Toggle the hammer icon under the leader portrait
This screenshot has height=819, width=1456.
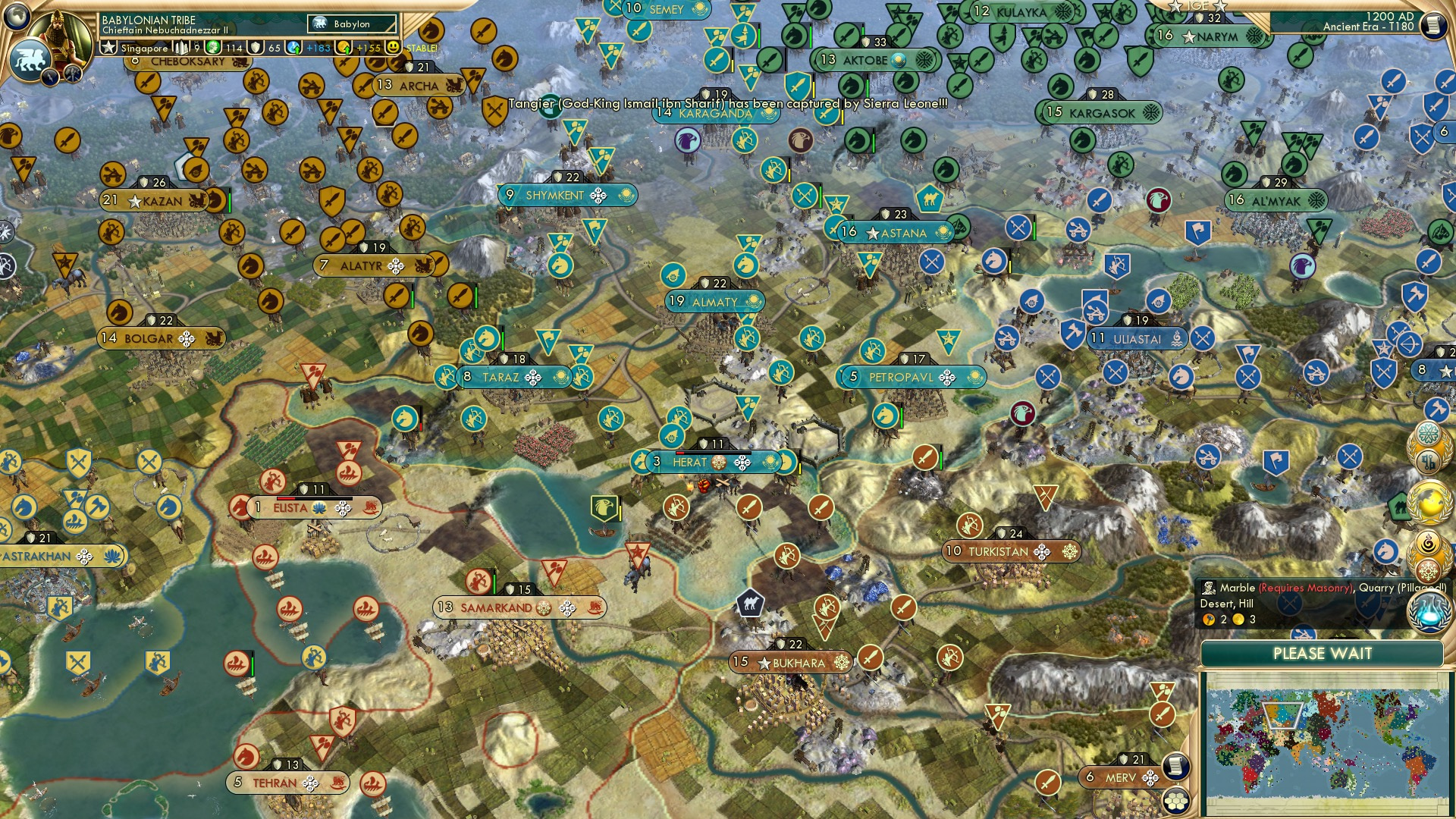(x=72, y=74)
